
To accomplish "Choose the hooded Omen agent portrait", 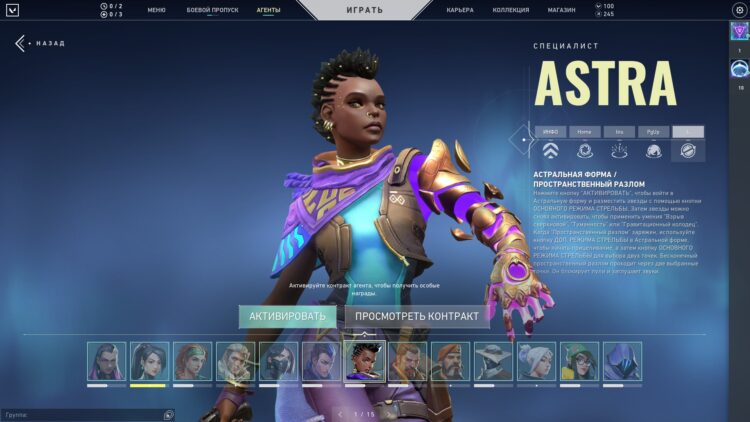I will [x=622, y=362].
